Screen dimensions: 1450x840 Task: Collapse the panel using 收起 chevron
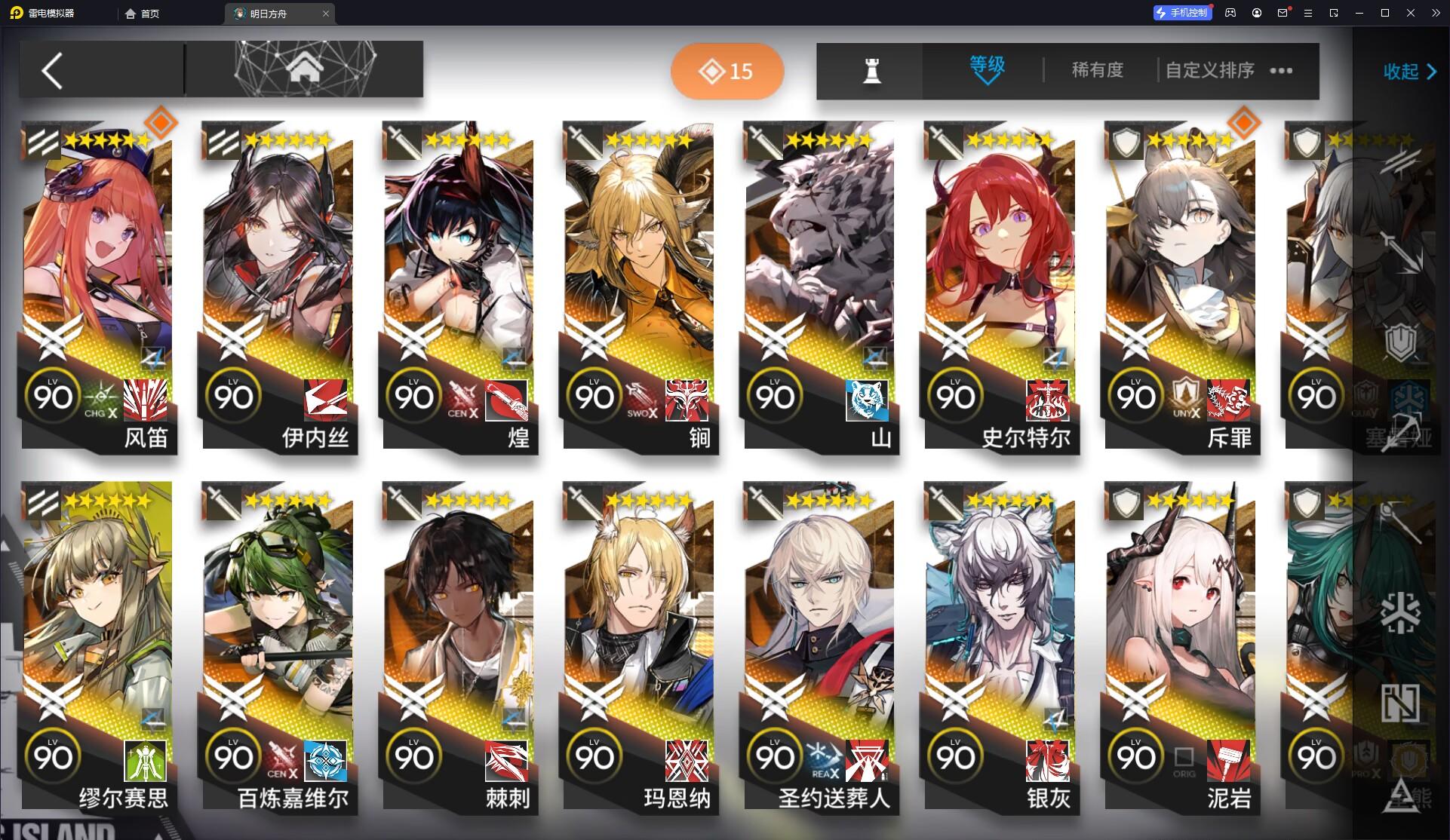[1408, 72]
